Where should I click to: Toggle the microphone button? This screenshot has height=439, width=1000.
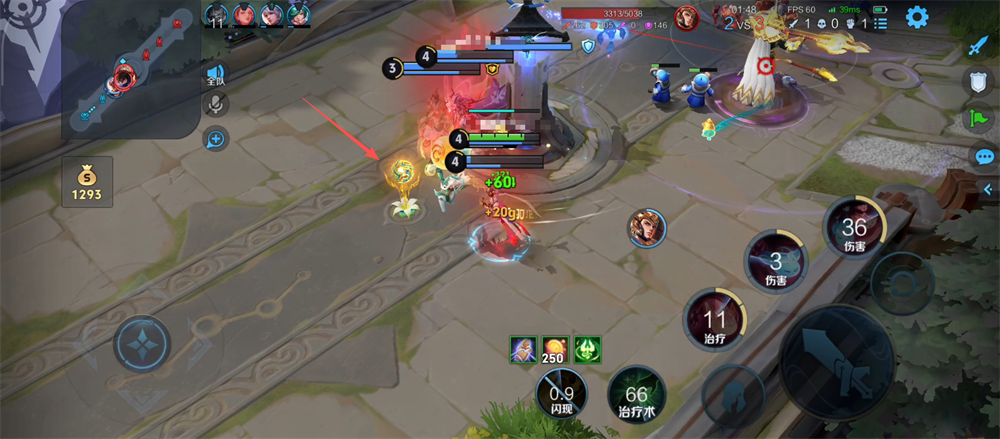(215, 105)
